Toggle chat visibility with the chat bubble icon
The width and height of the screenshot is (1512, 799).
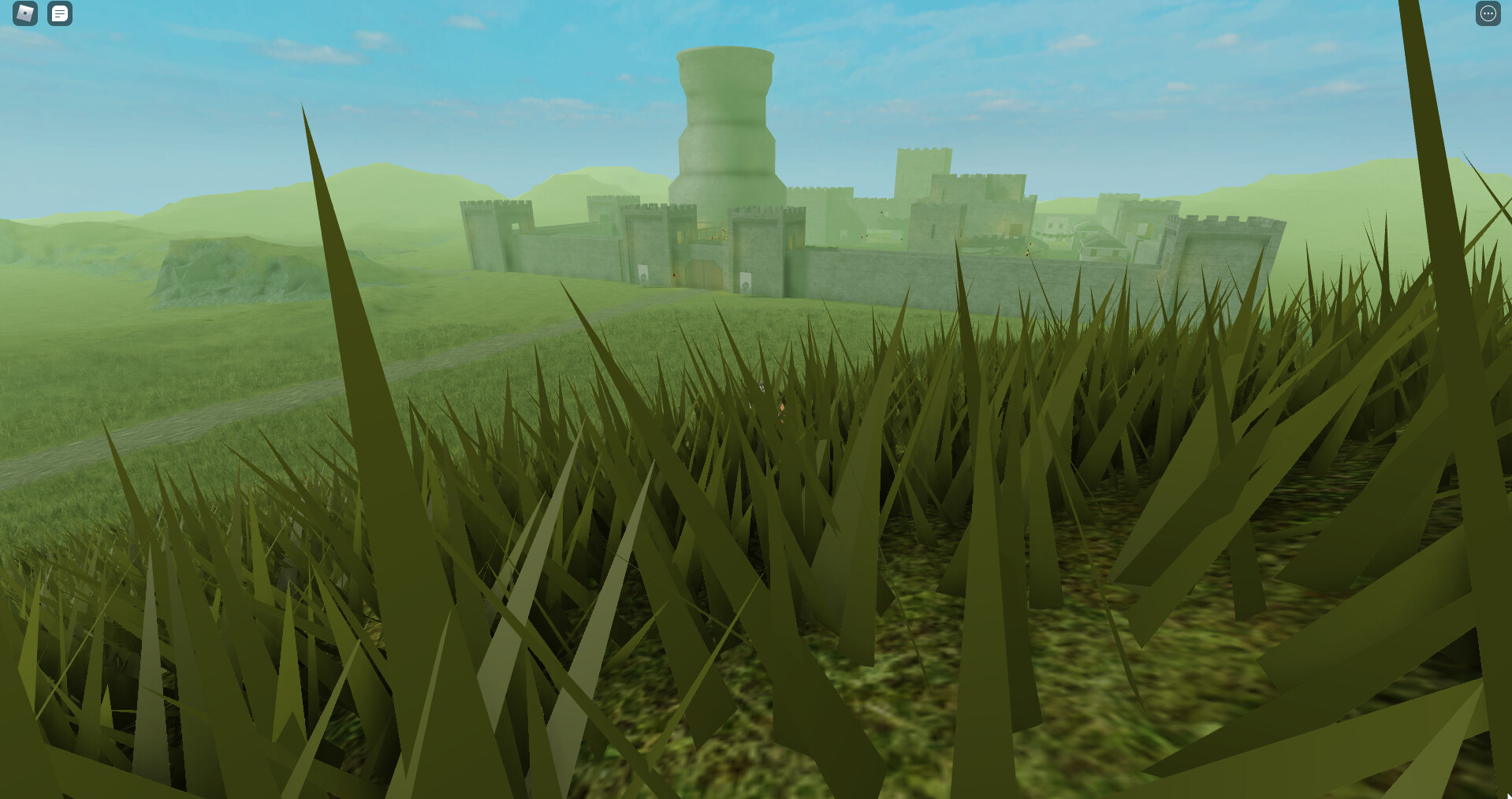(60, 13)
